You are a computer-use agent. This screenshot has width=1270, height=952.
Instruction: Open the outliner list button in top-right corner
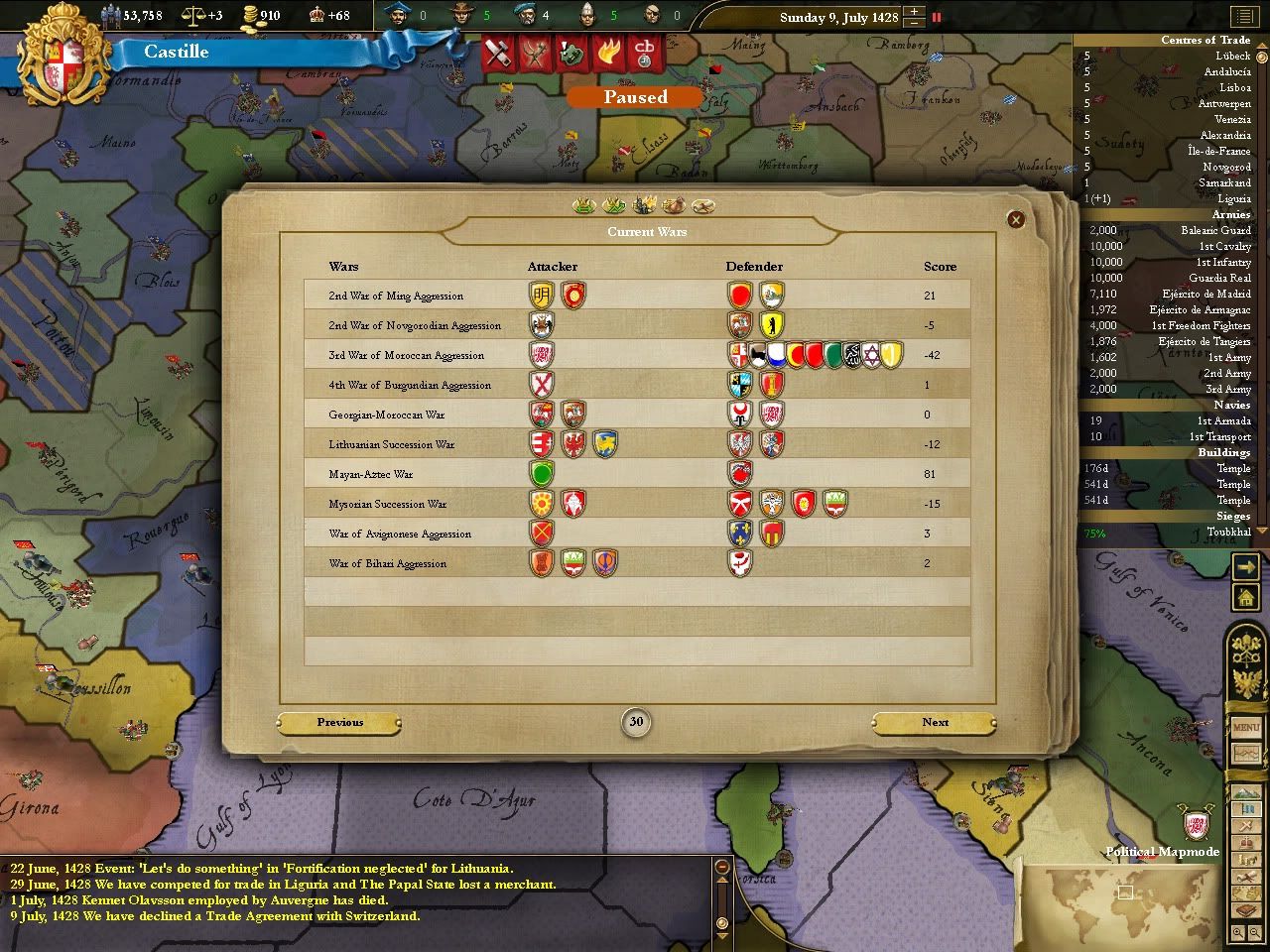tap(1243, 17)
